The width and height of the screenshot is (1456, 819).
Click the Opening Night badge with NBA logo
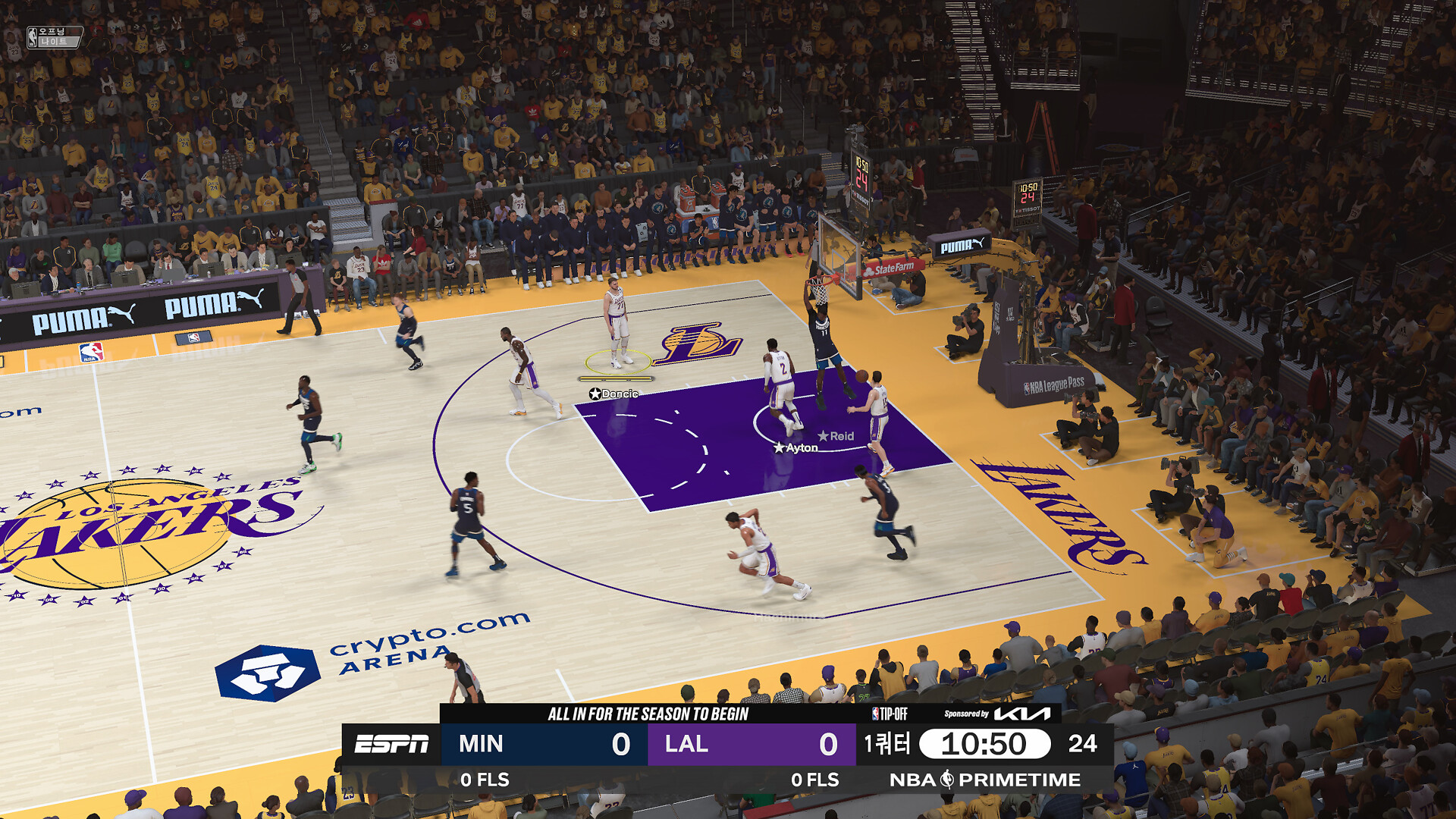click(x=54, y=37)
